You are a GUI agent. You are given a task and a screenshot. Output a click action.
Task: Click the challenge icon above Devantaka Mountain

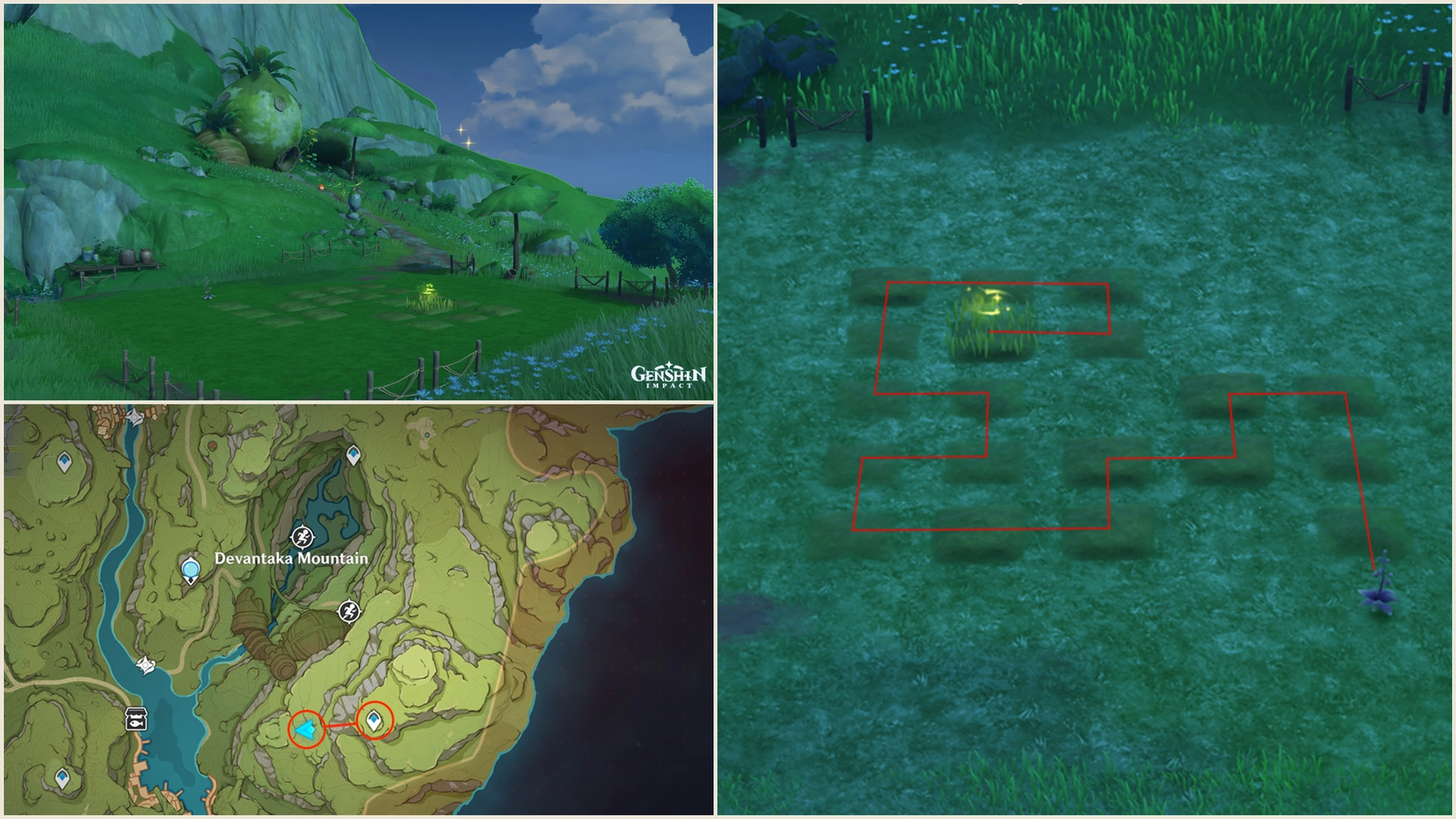304,538
